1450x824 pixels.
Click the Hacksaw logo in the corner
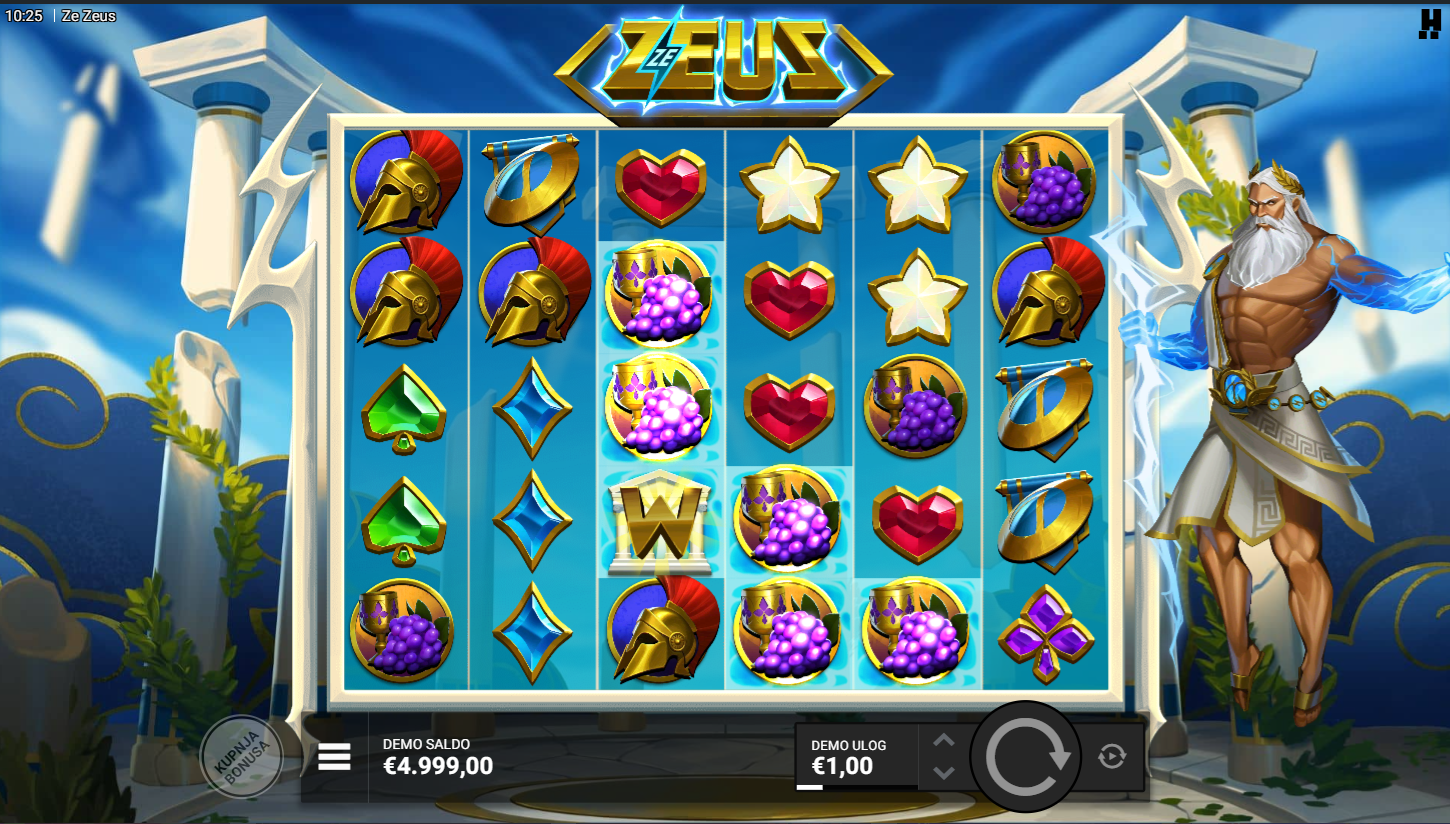1429,24
